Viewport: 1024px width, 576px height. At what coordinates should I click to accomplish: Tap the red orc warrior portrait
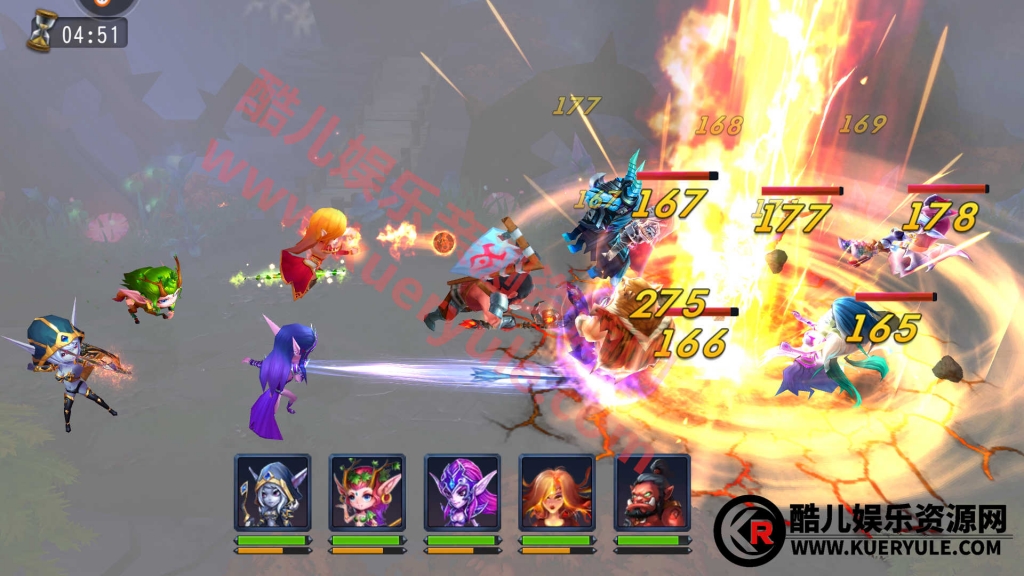[652, 492]
